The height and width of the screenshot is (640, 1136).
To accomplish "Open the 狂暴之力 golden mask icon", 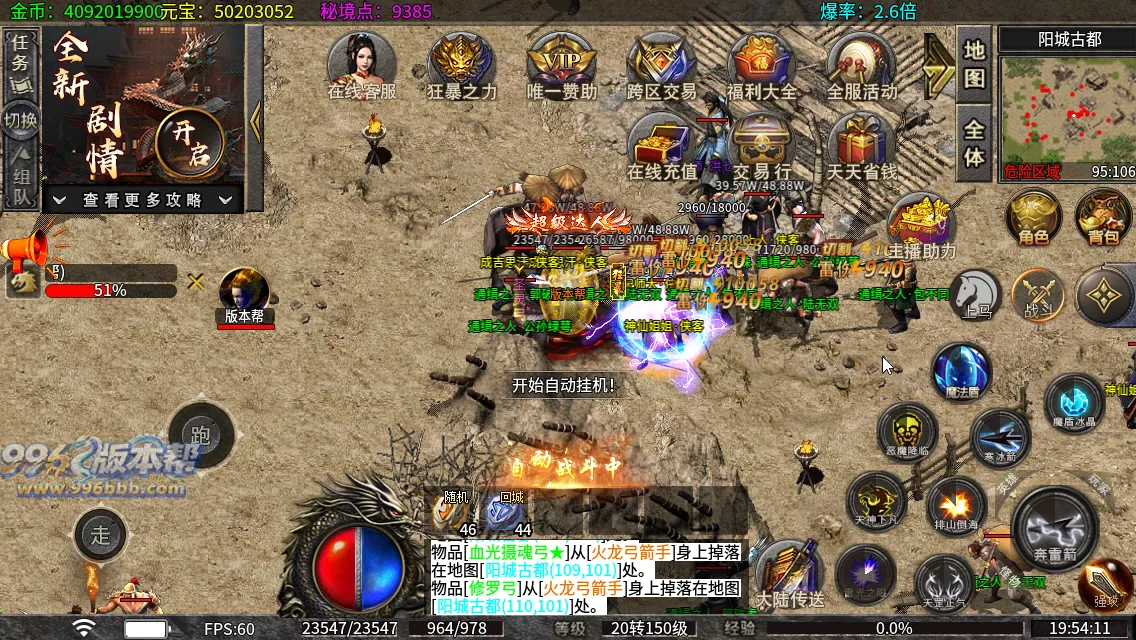I will tap(461, 65).
